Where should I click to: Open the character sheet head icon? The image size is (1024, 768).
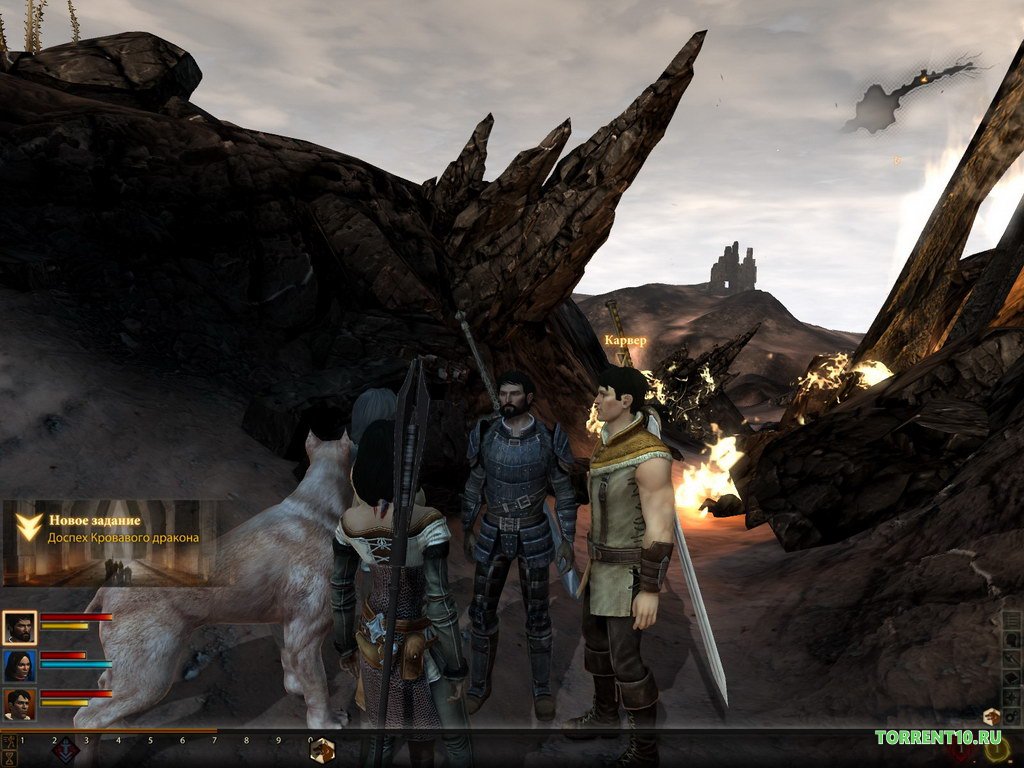click(1012, 640)
